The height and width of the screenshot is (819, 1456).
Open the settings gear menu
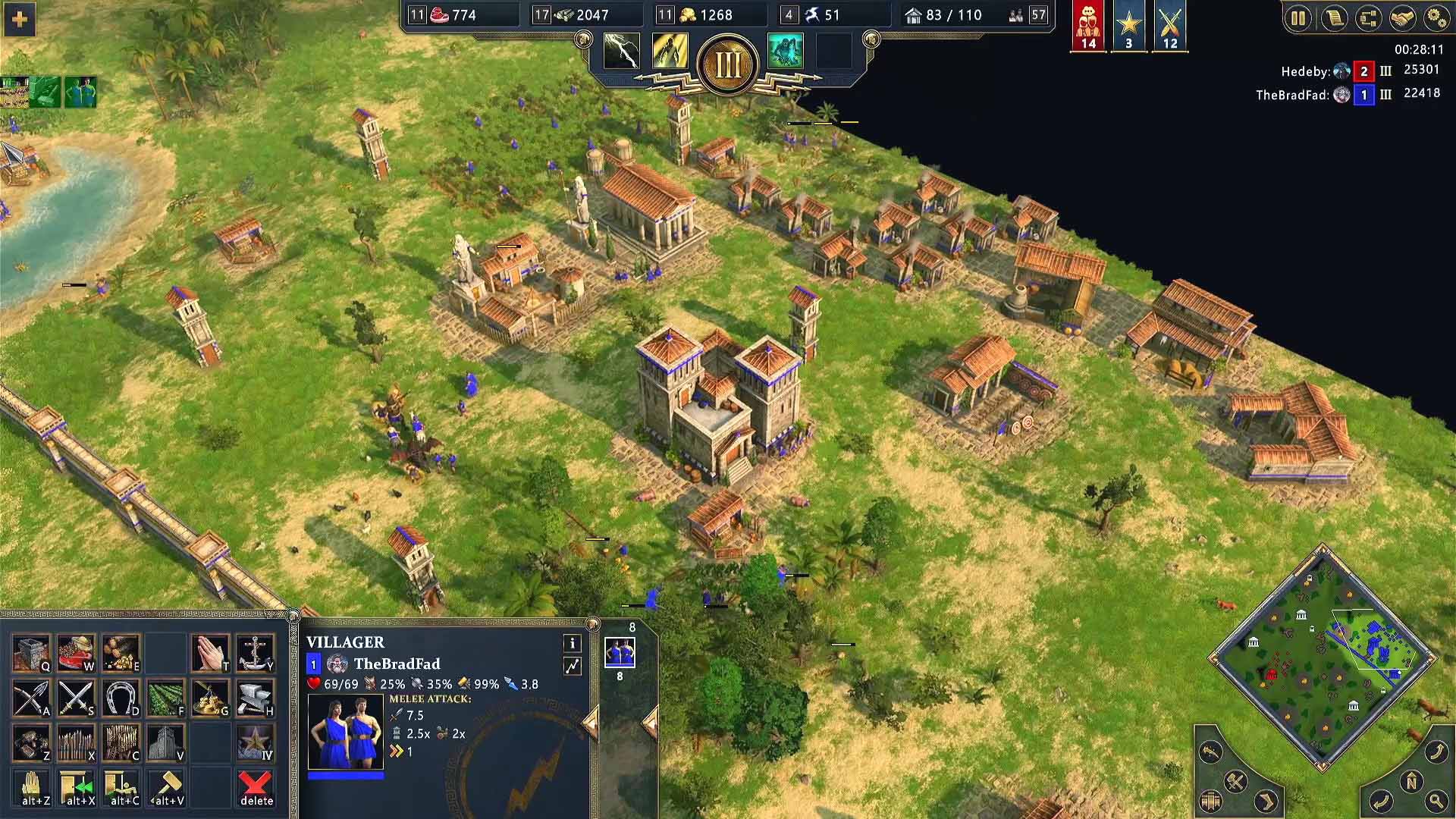tap(1436, 18)
